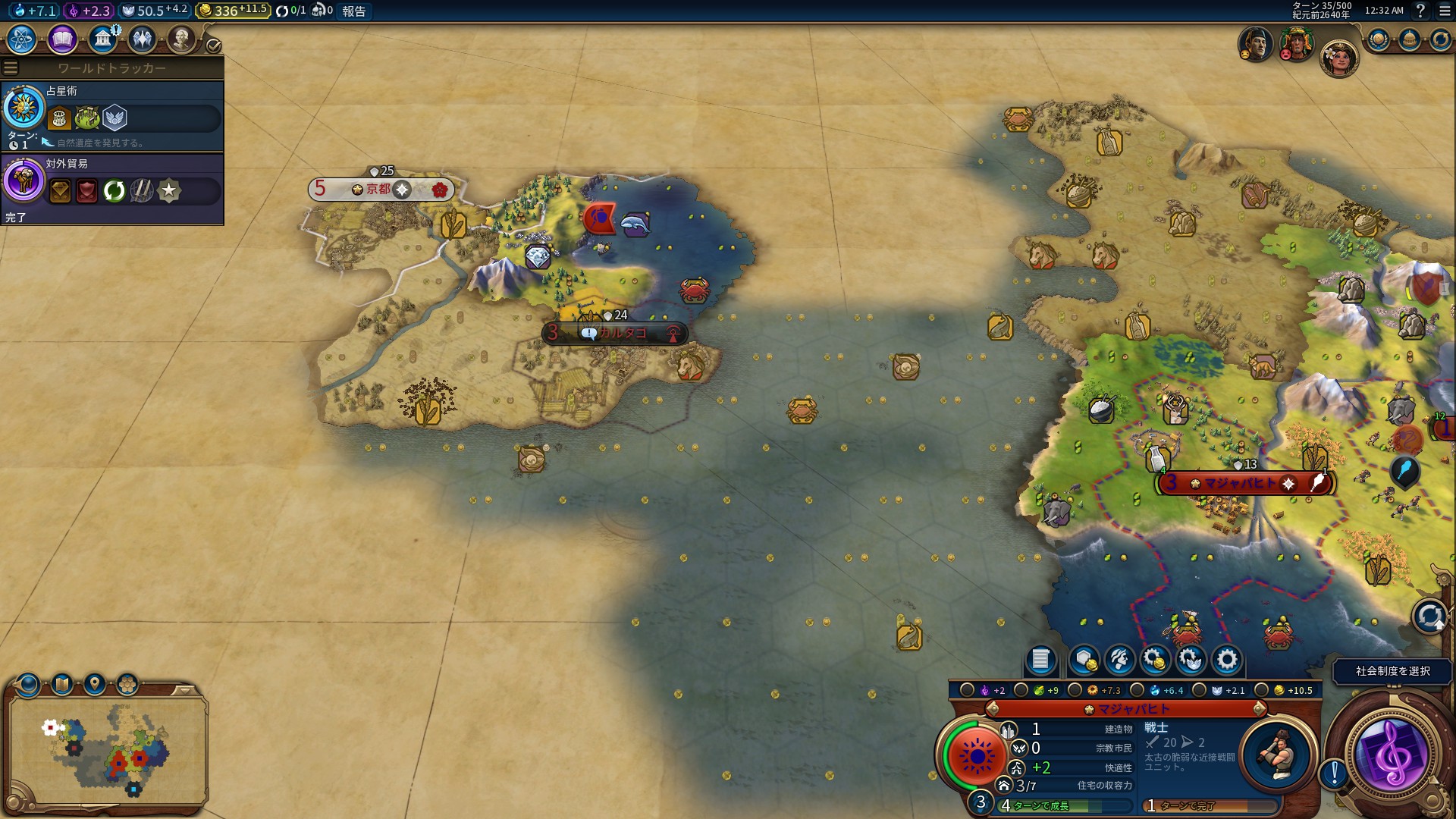Open purchase tile with gold button
The height and width of the screenshot is (819, 1456).
tap(1084, 660)
